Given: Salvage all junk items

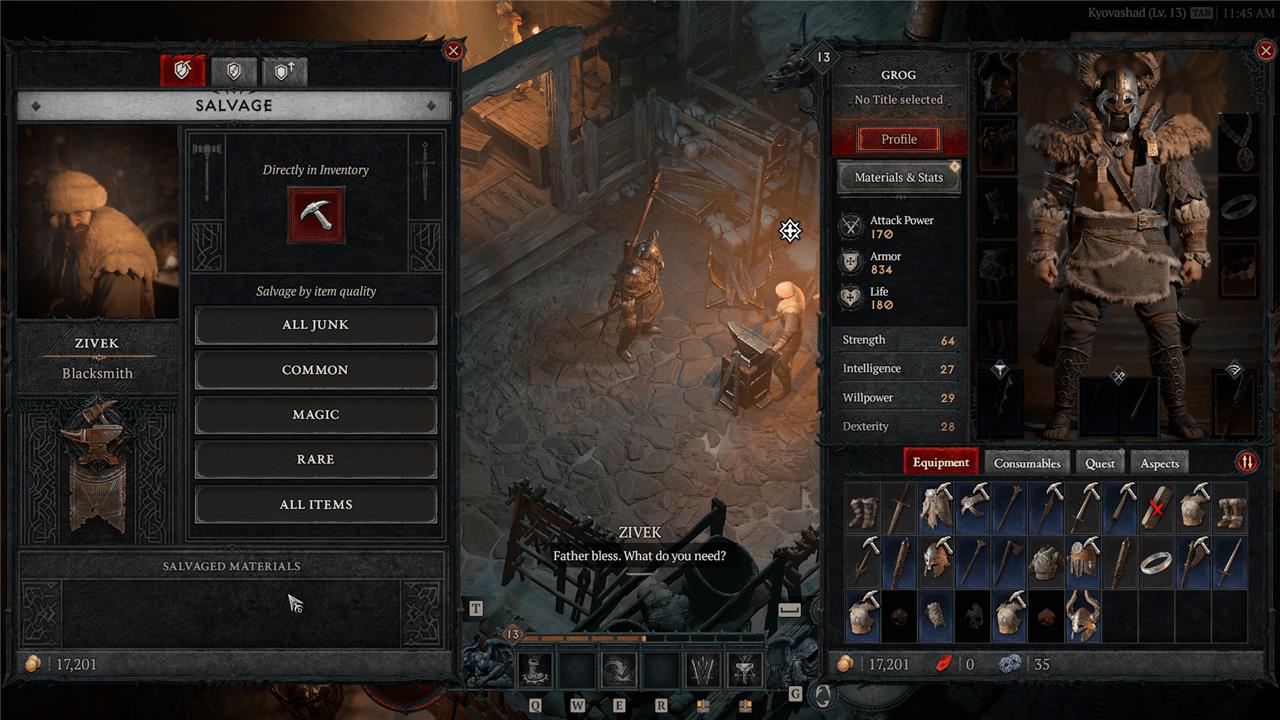Looking at the screenshot, I should 315,325.
